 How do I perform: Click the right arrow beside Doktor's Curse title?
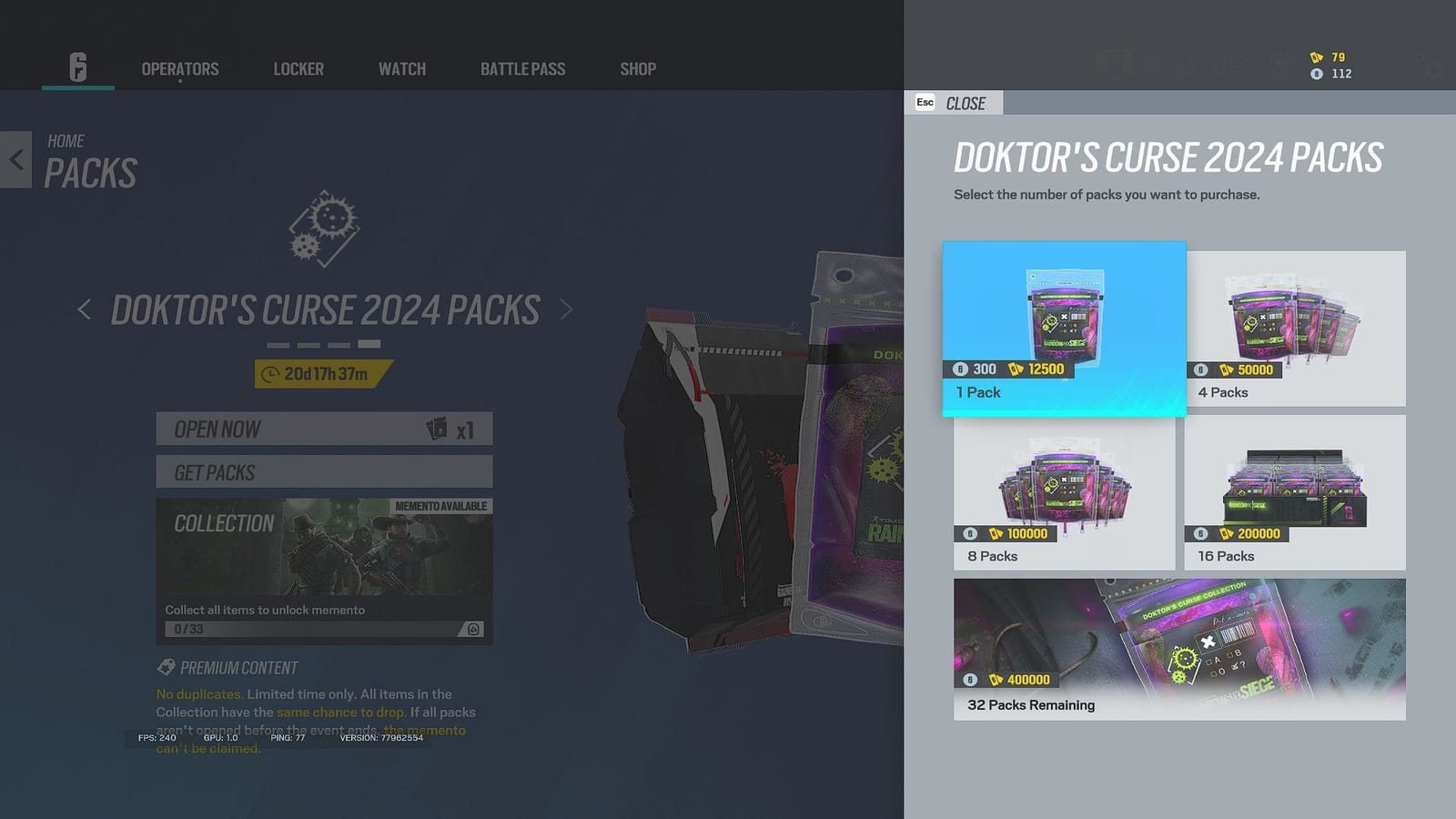[566, 309]
